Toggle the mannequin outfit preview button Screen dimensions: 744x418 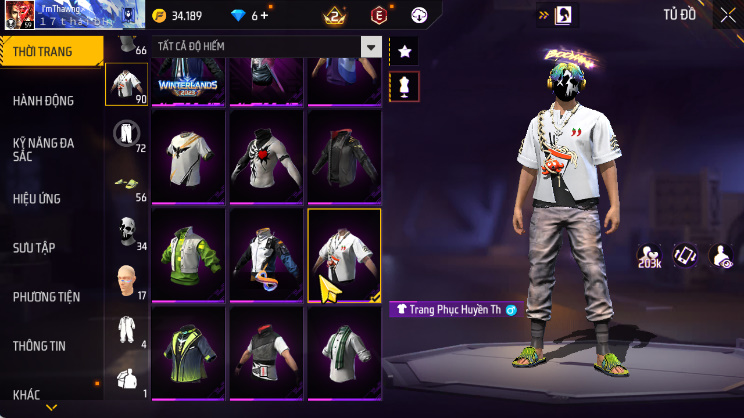coord(404,86)
